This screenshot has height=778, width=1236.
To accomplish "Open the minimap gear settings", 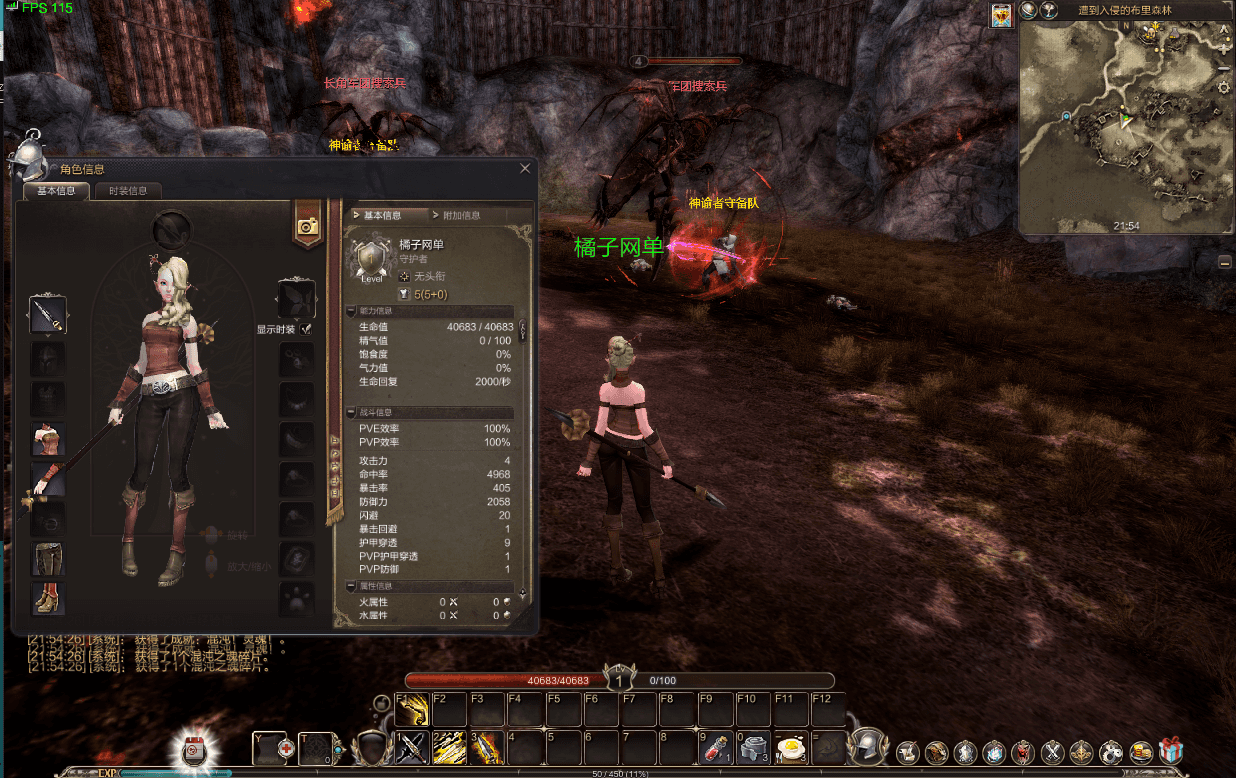I will [x=1224, y=88].
